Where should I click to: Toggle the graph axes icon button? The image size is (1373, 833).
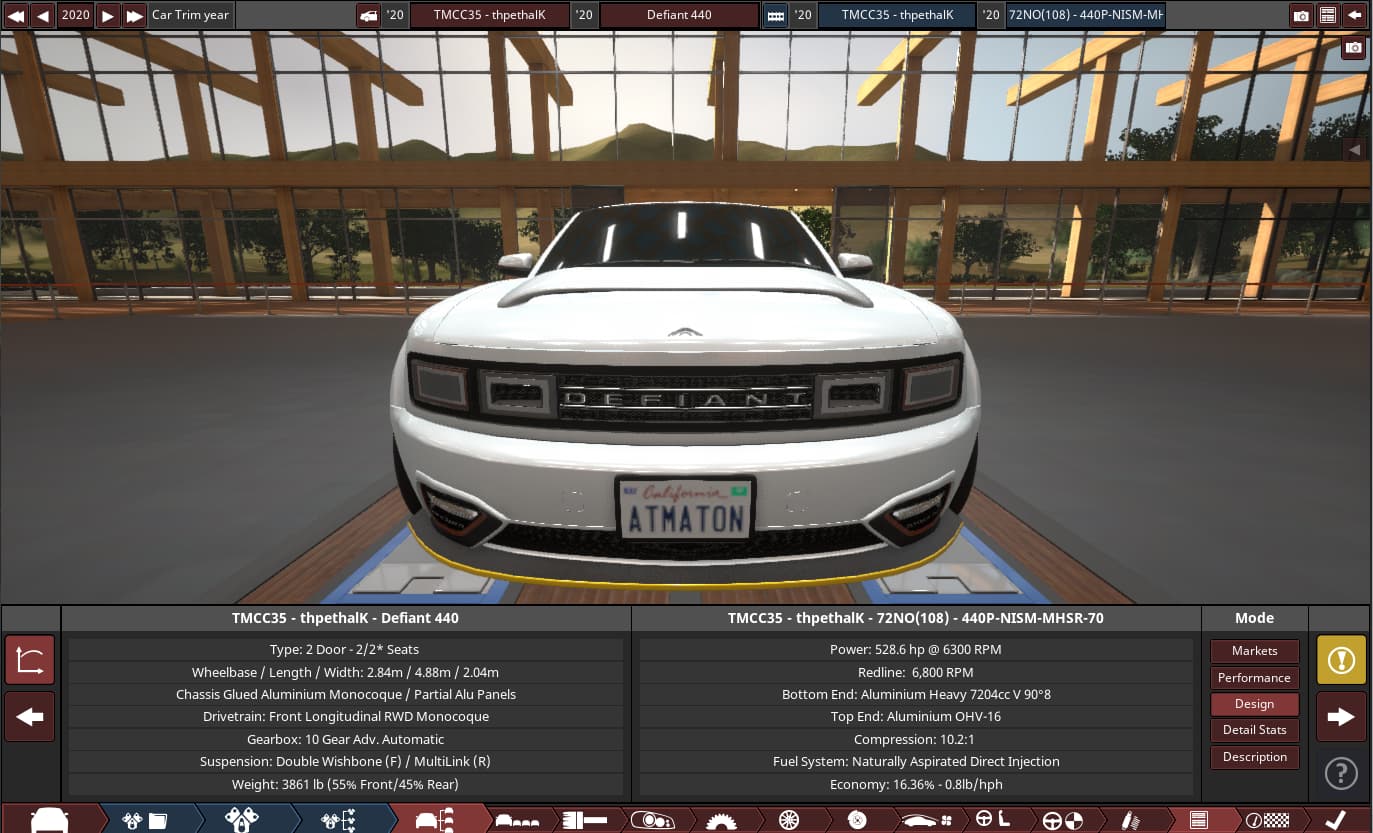[29, 660]
